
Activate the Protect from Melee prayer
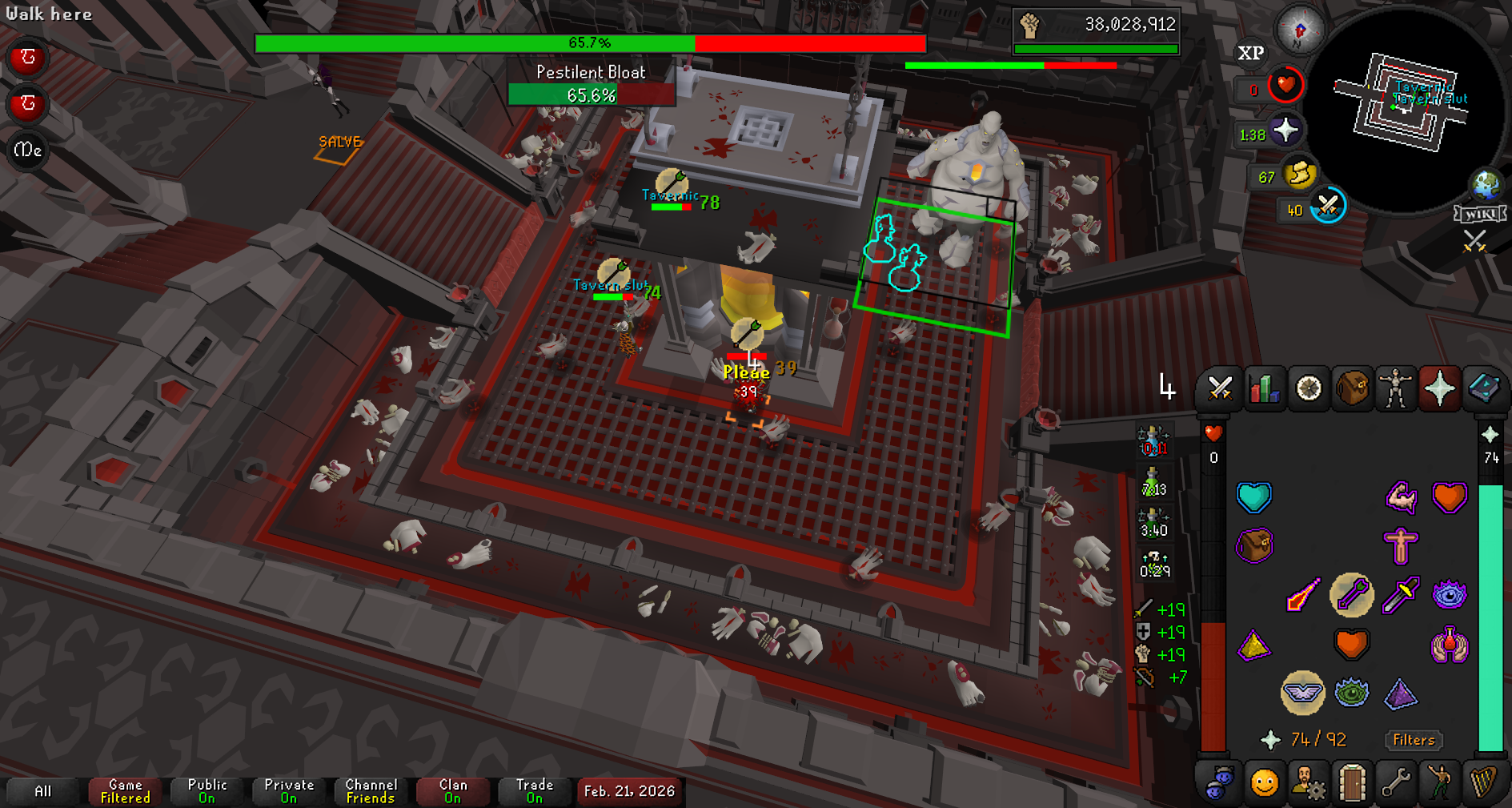tap(1401, 595)
